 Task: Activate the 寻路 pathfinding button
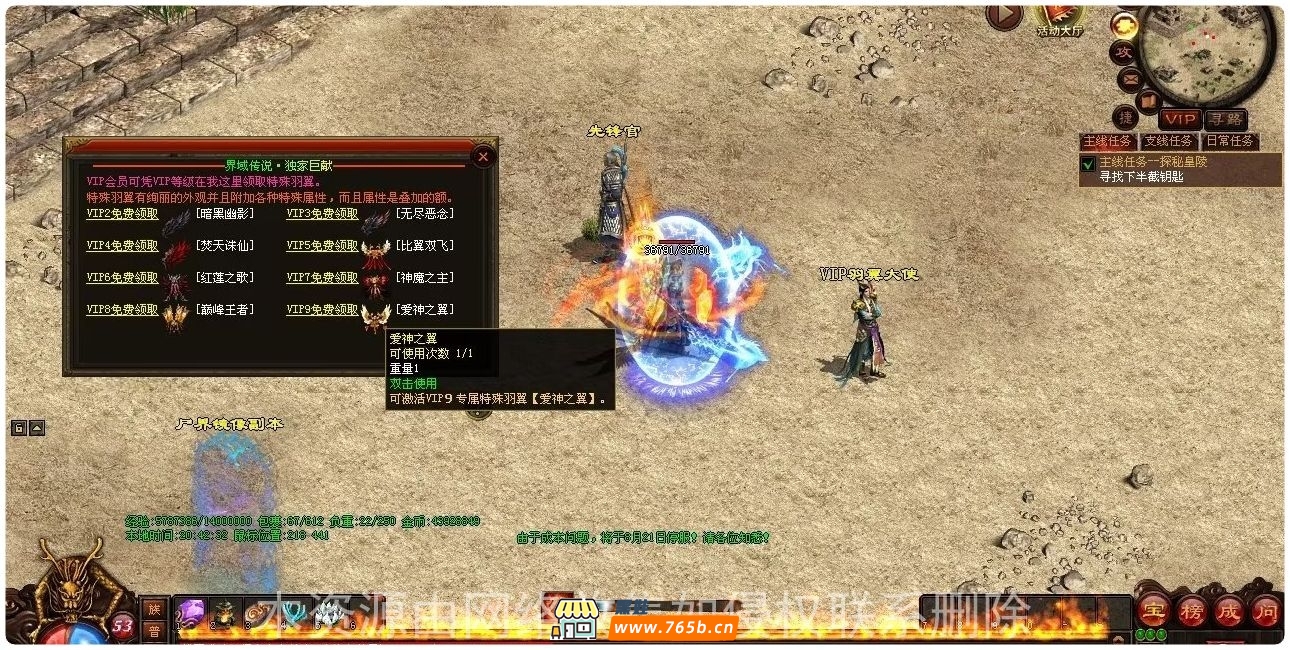[1224, 119]
